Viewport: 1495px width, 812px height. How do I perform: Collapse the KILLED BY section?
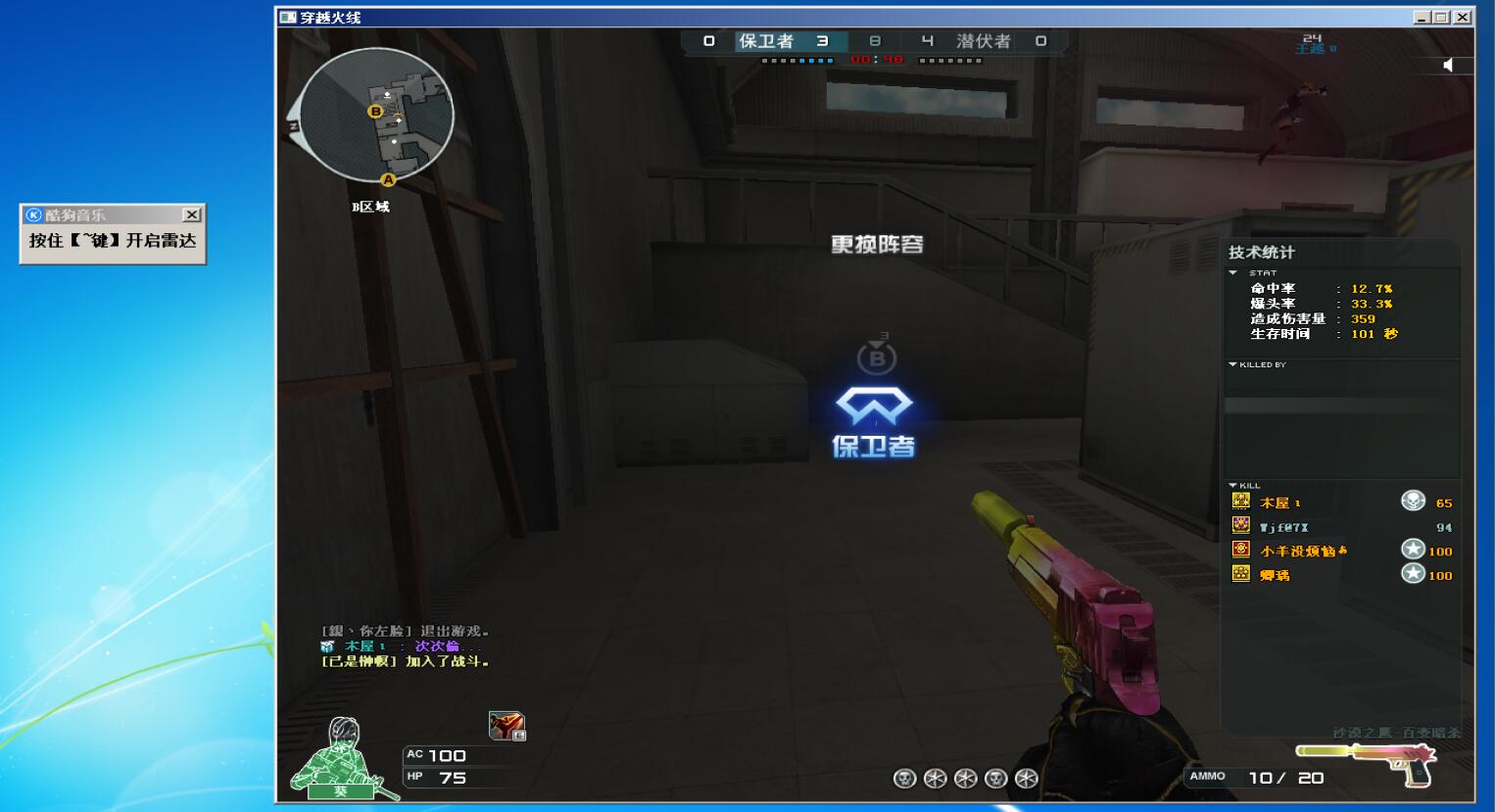click(1230, 363)
